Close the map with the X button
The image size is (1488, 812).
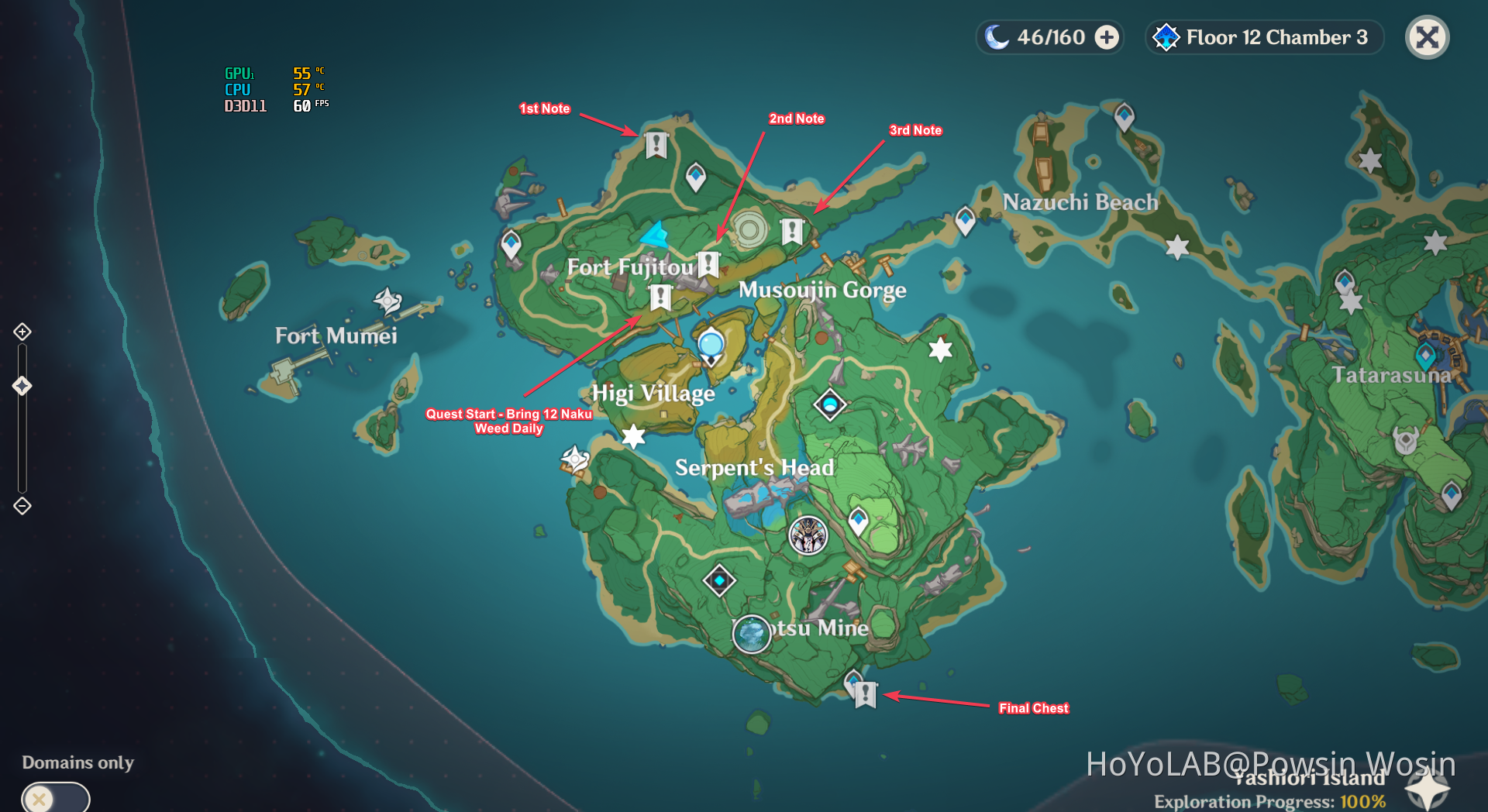click(x=1427, y=37)
